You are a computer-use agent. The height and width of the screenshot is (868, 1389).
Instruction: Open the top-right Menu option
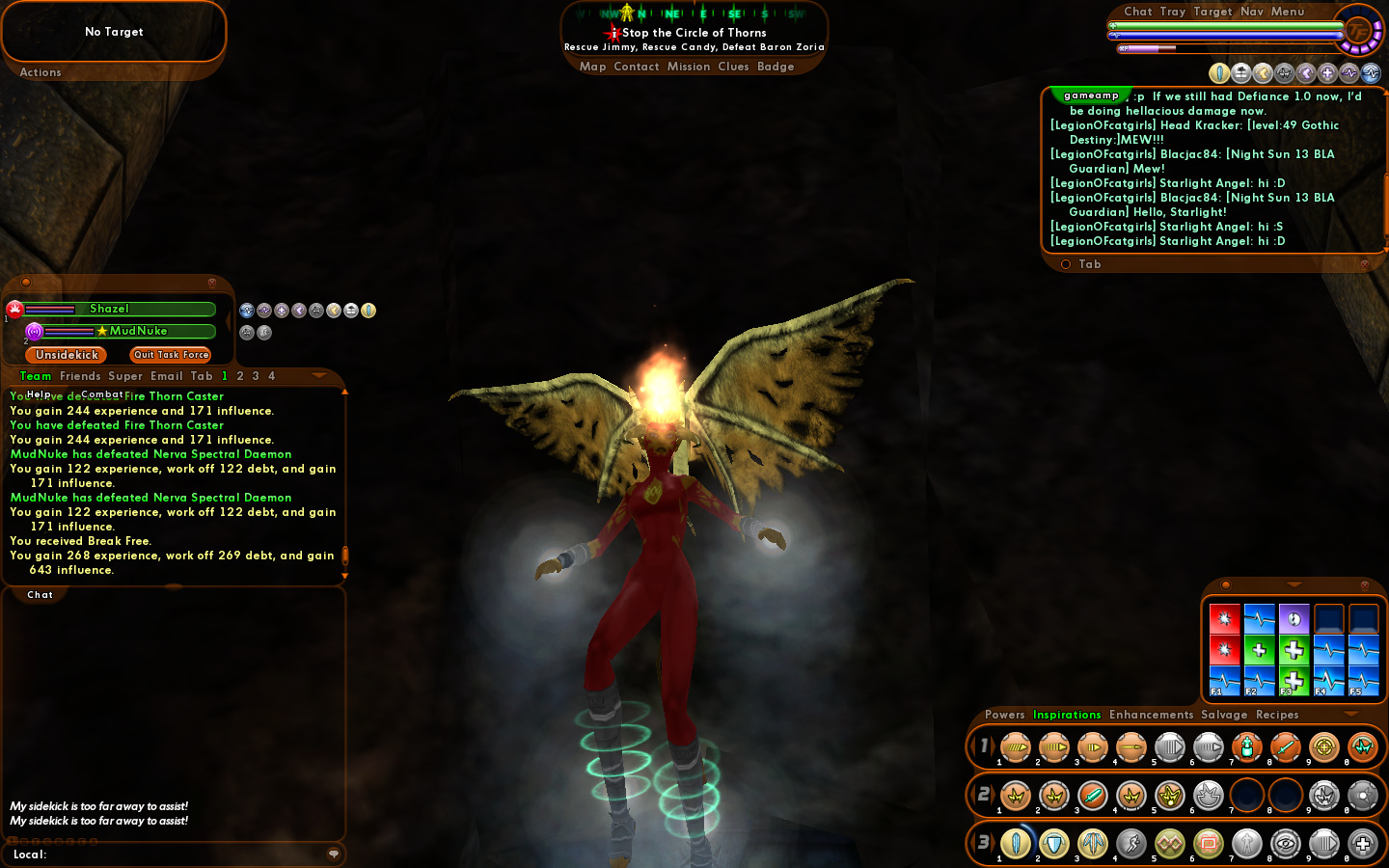(1288, 12)
